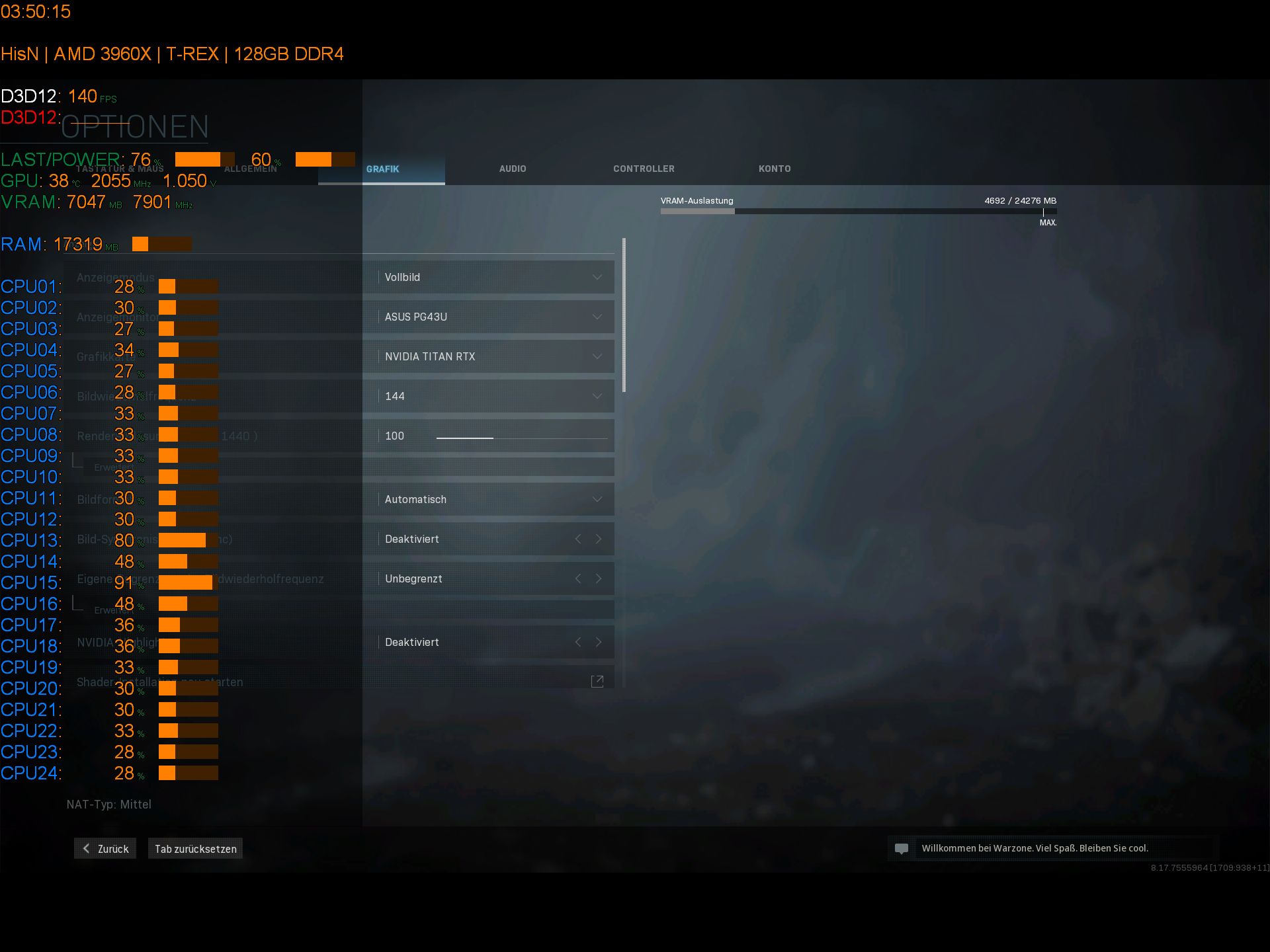Toggle NVIDIA Highlights with the right arrow
The width and height of the screenshot is (1270, 952).
(x=599, y=641)
